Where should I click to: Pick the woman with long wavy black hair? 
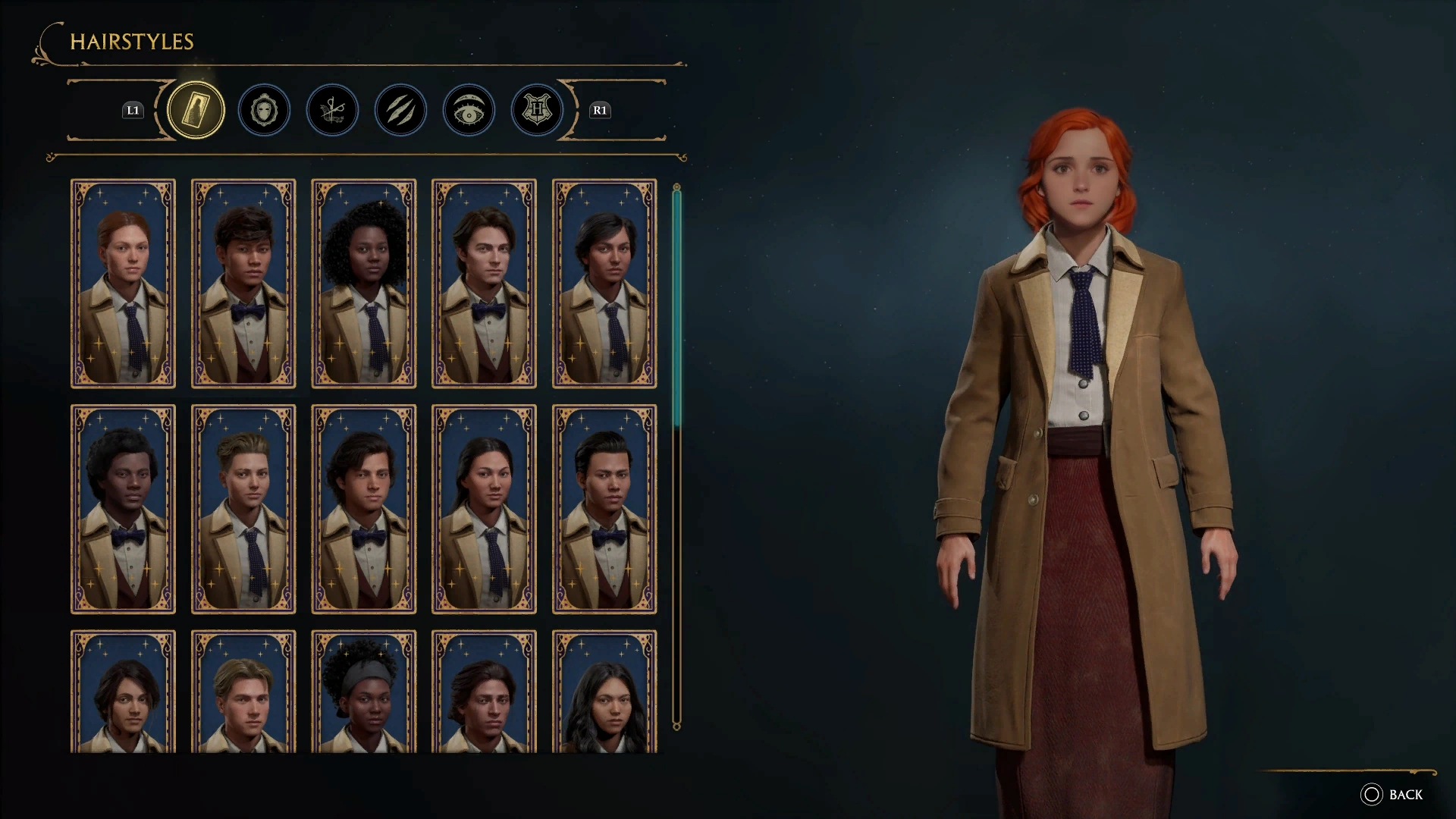pyautogui.click(x=604, y=692)
